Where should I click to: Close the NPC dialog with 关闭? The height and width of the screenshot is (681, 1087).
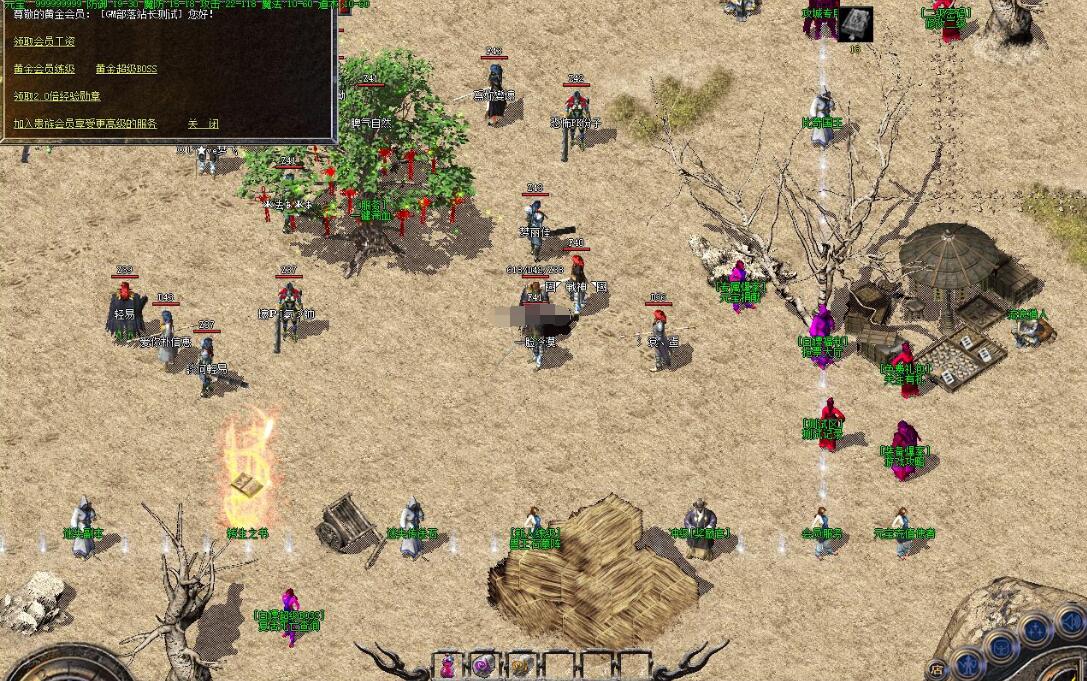click(203, 124)
